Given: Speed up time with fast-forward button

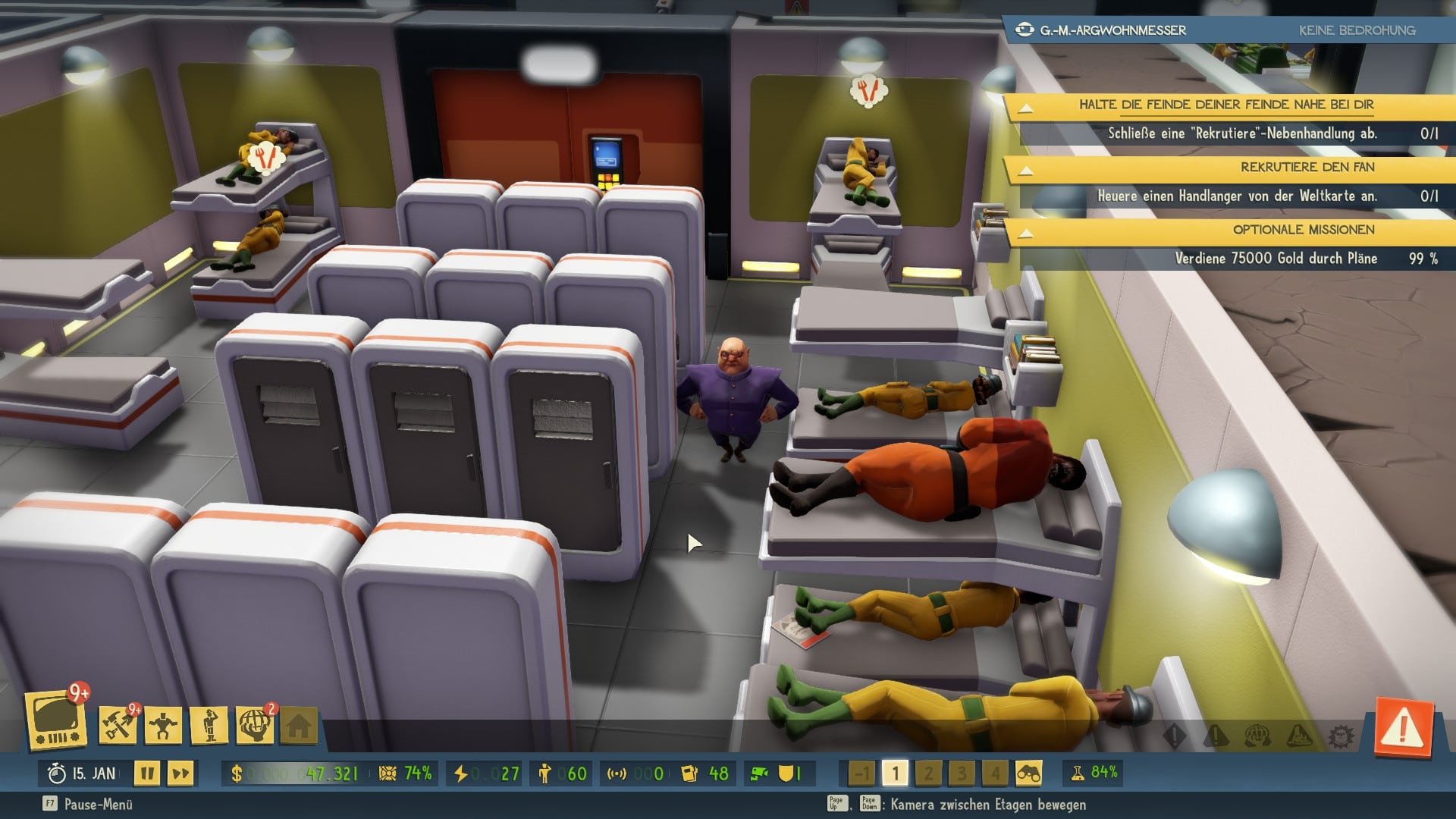Looking at the screenshot, I should pyautogui.click(x=180, y=773).
